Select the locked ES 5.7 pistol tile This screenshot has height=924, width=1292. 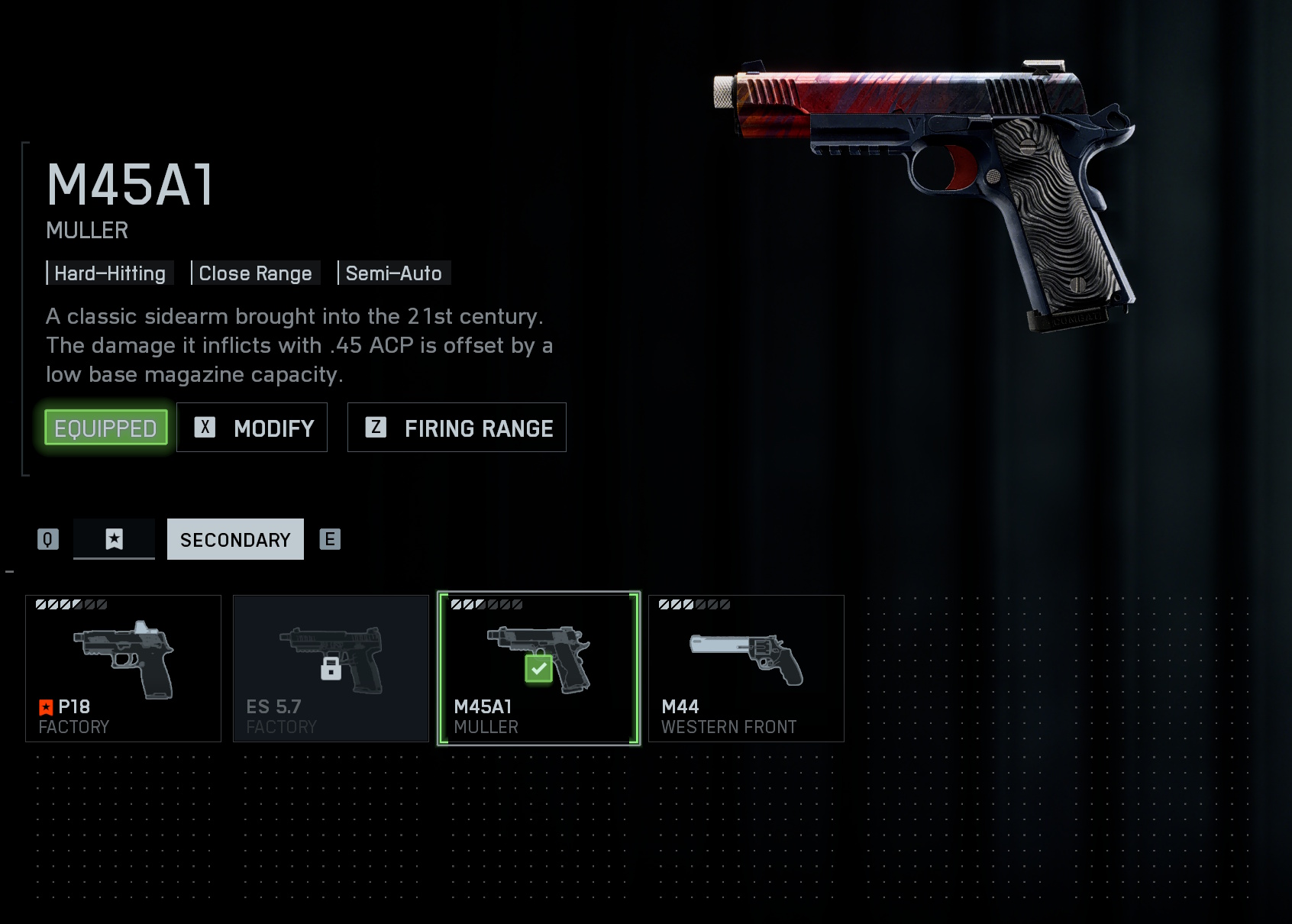pyautogui.click(x=331, y=668)
